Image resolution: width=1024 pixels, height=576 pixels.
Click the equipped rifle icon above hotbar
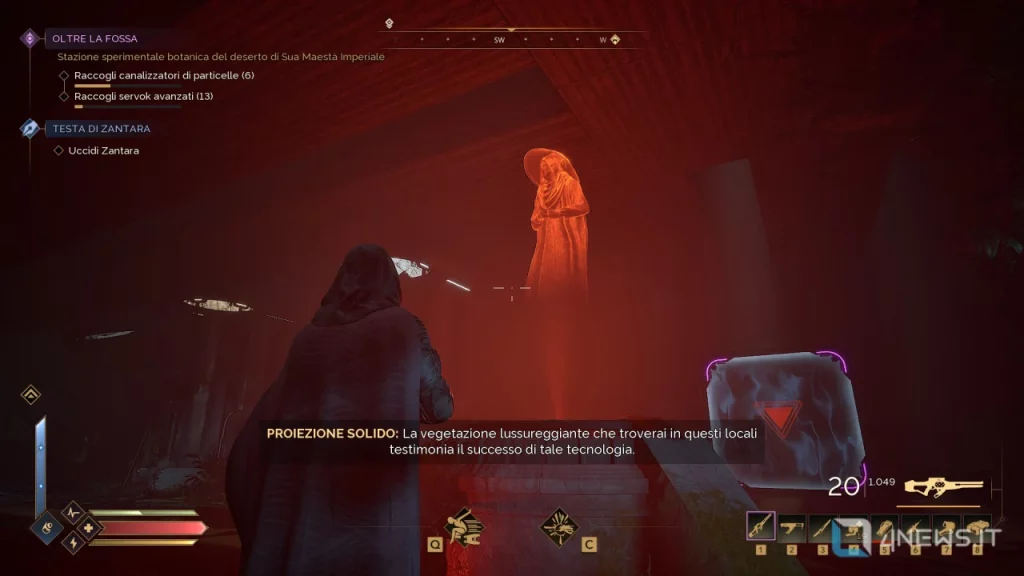tap(943, 487)
